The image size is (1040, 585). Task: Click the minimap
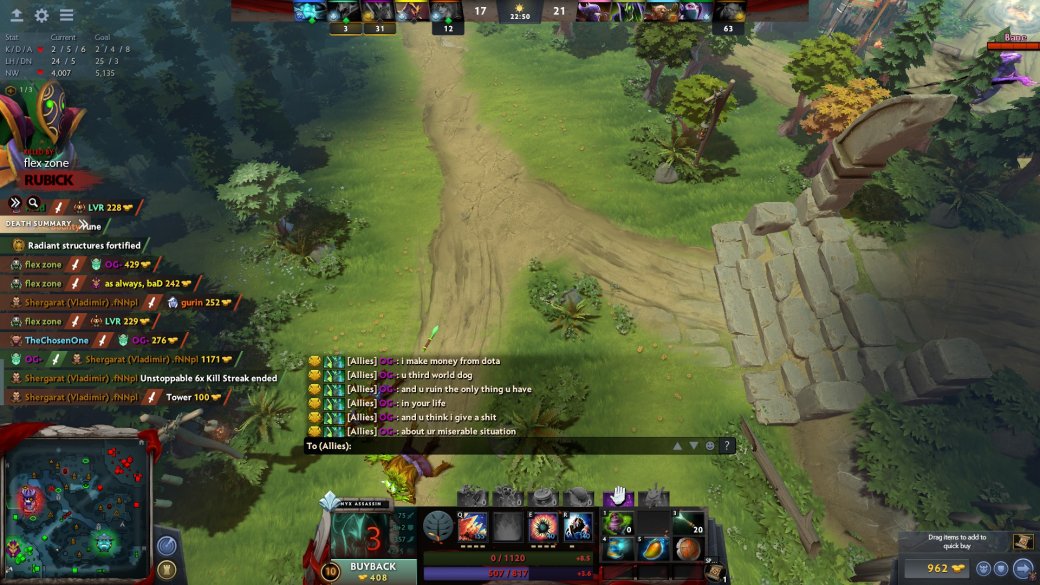(76, 502)
